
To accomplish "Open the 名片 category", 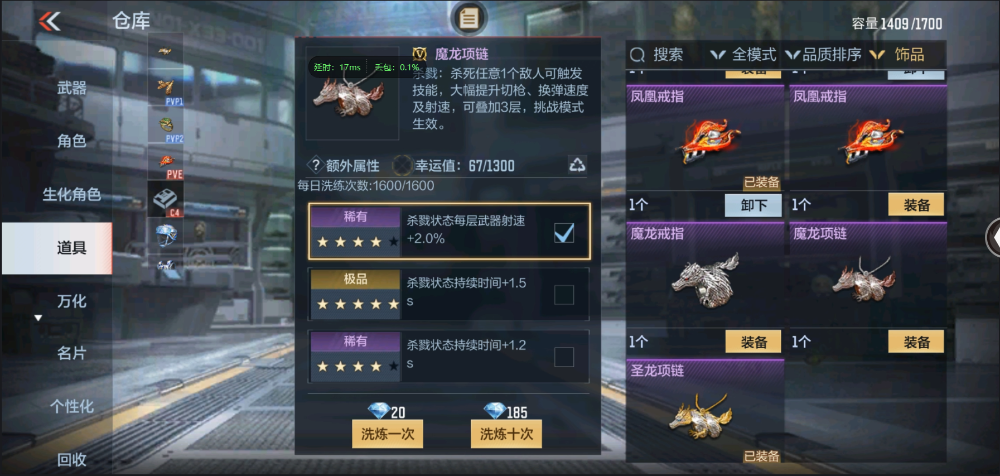I will [71, 353].
